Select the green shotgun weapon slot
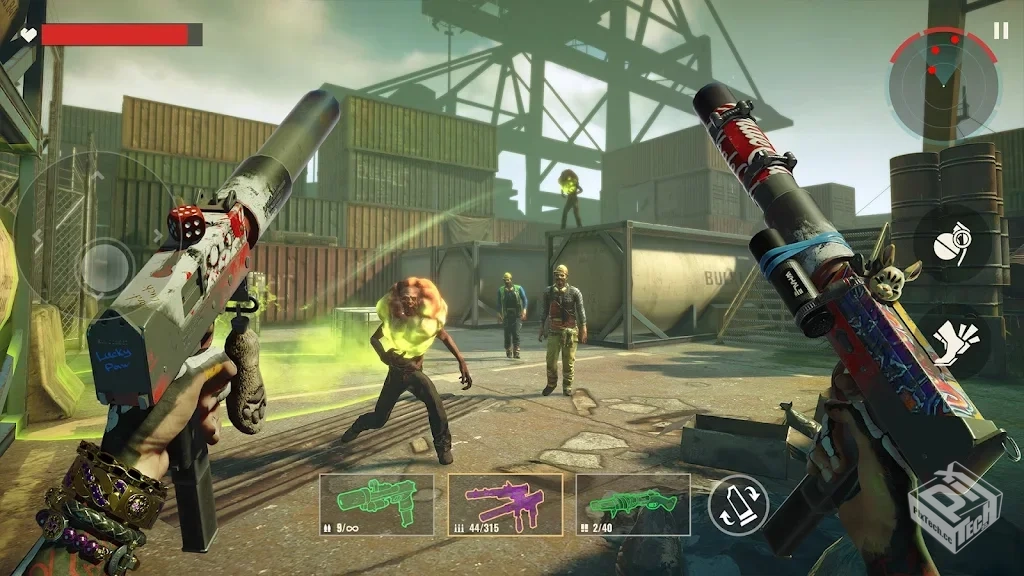This screenshot has height=576, width=1024. [x=633, y=505]
